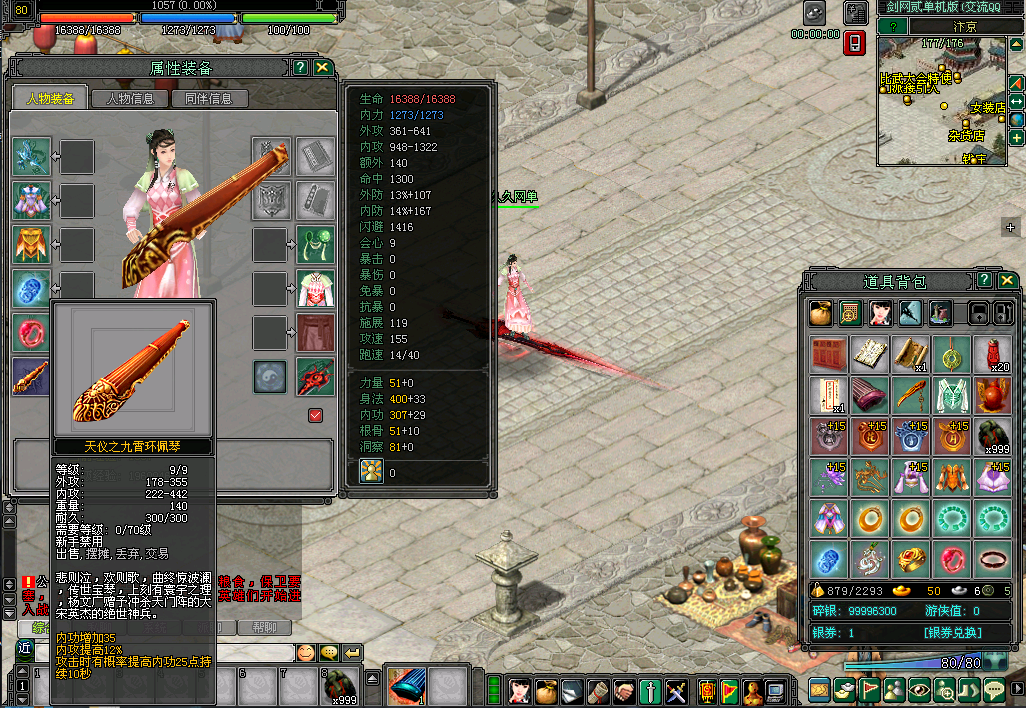Screen dimensions: 1026x708
Task: Select the red potion stack of 20
Action: point(992,354)
